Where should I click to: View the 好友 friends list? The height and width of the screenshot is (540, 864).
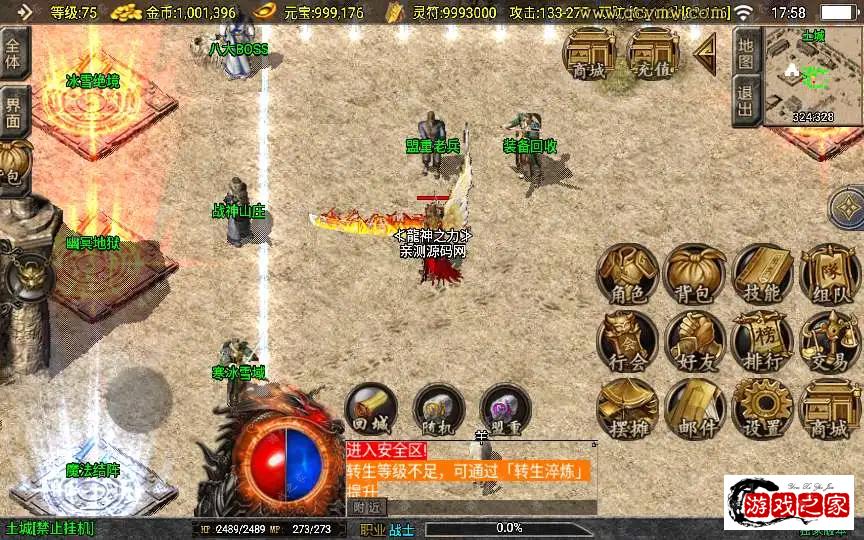point(696,341)
